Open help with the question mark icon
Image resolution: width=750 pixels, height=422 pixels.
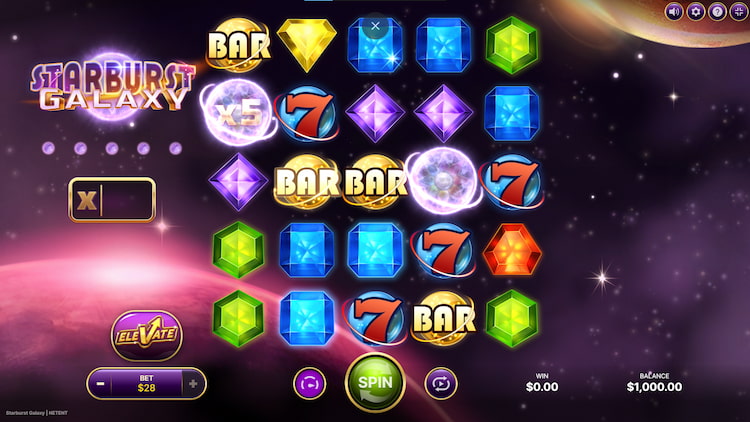[x=717, y=12]
